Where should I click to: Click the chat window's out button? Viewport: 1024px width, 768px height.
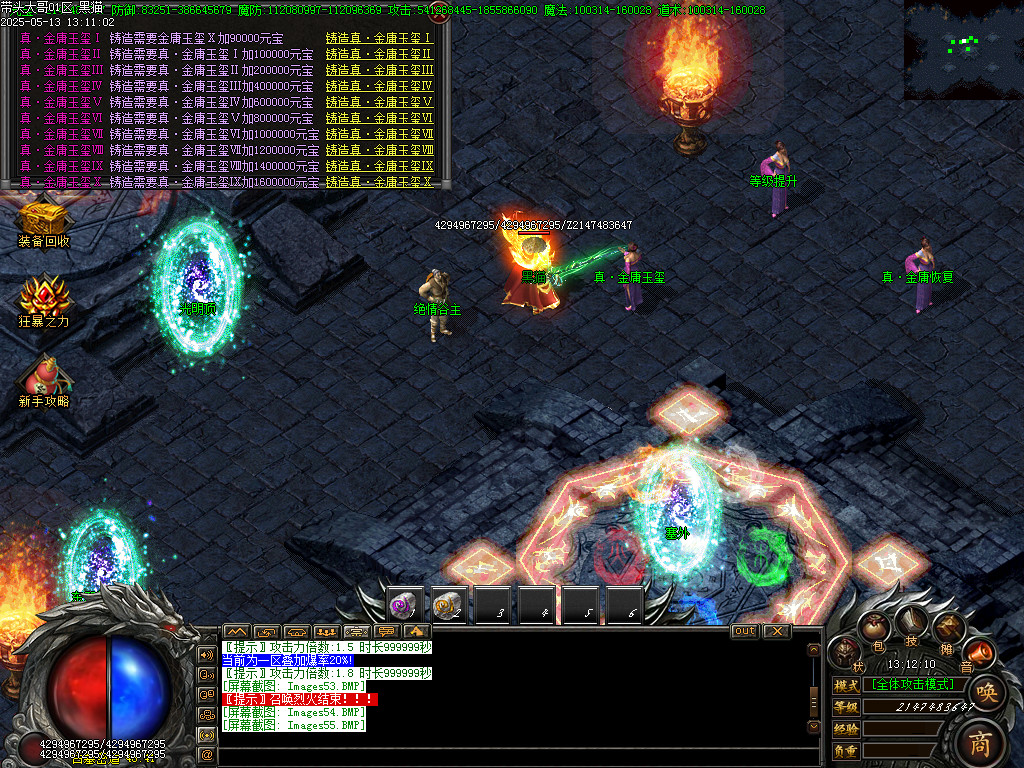745,631
